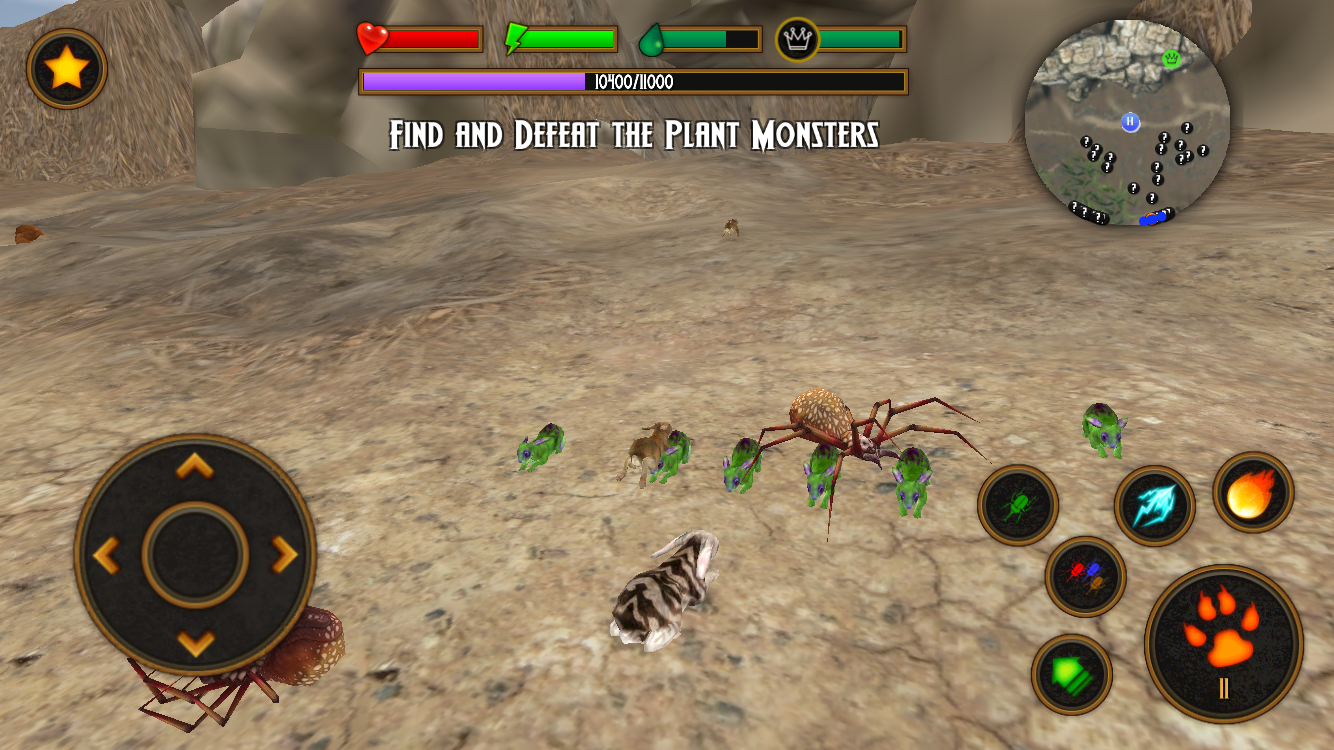
Task: Tap the red heart health icon
Action: pyautogui.click(x=371, y=40)
